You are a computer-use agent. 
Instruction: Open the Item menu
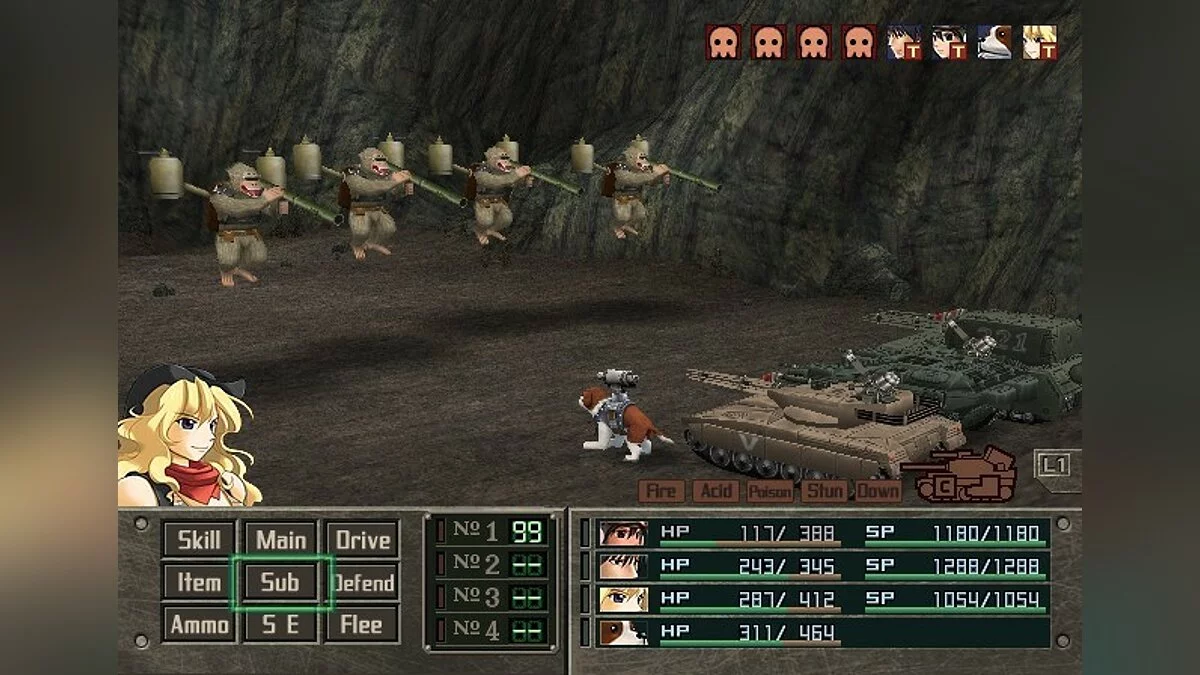199,582
